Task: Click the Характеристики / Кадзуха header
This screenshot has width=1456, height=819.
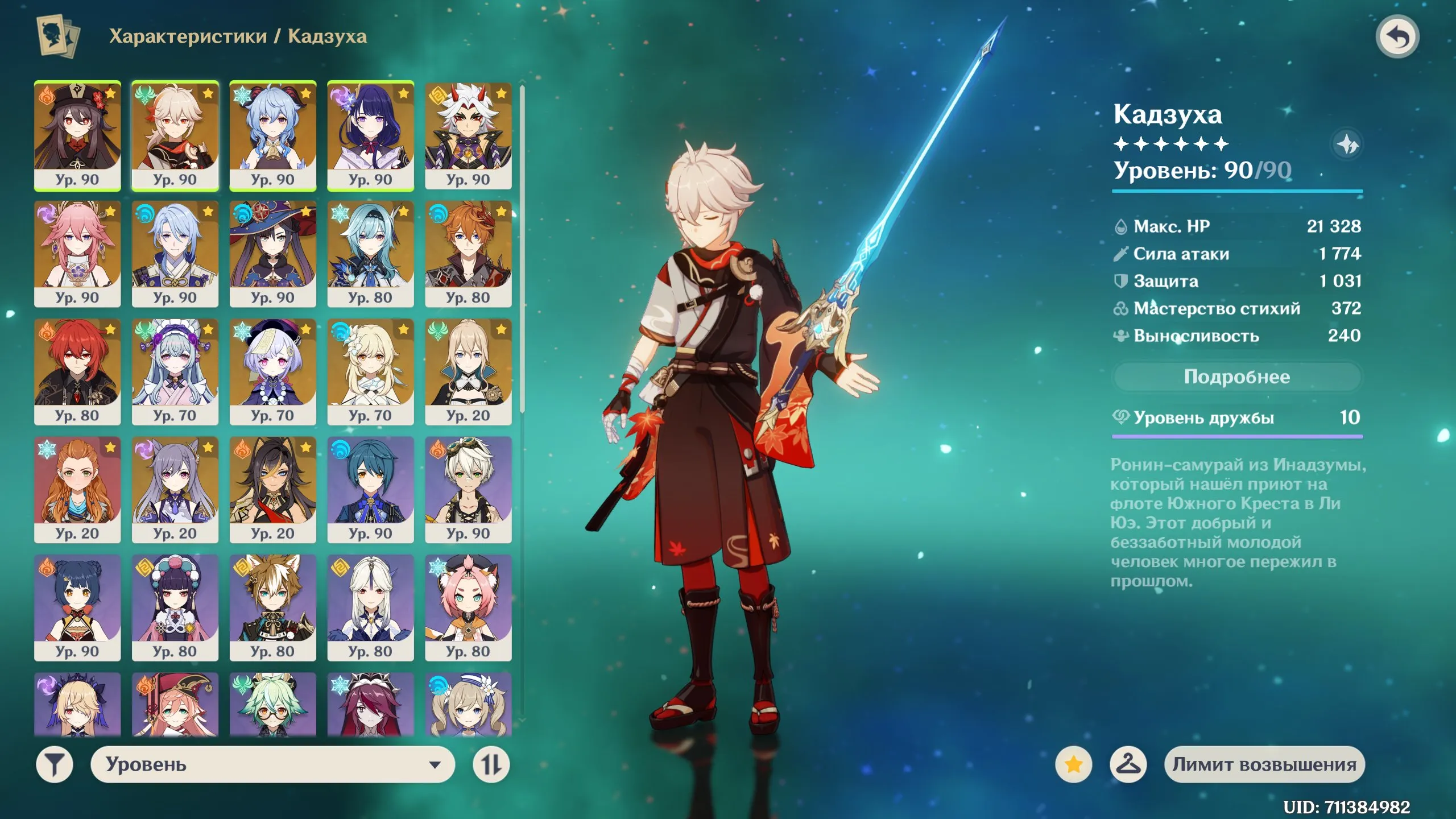Action: (x=239, y=36)
